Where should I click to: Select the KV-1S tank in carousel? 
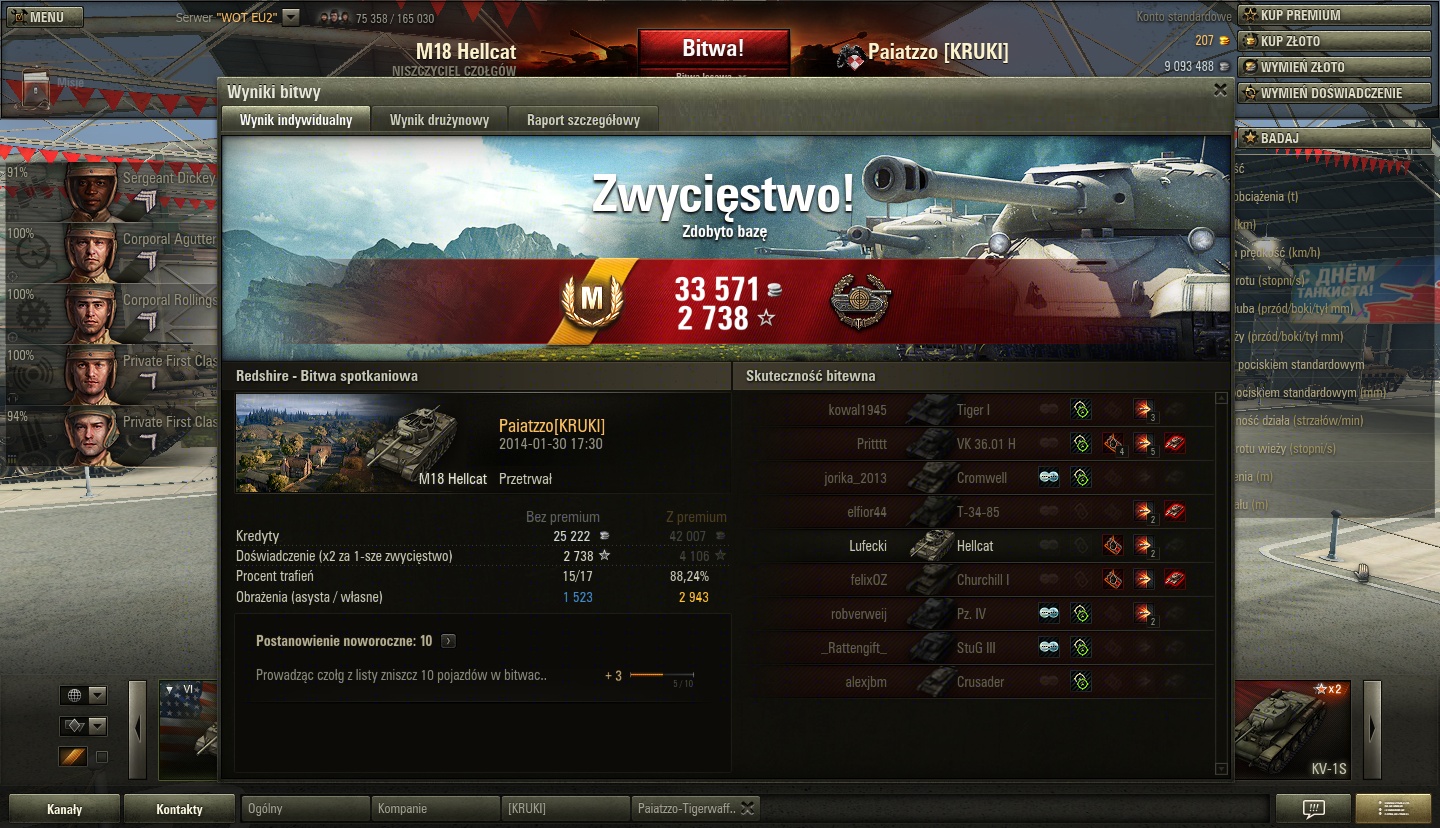[1295, 730]
